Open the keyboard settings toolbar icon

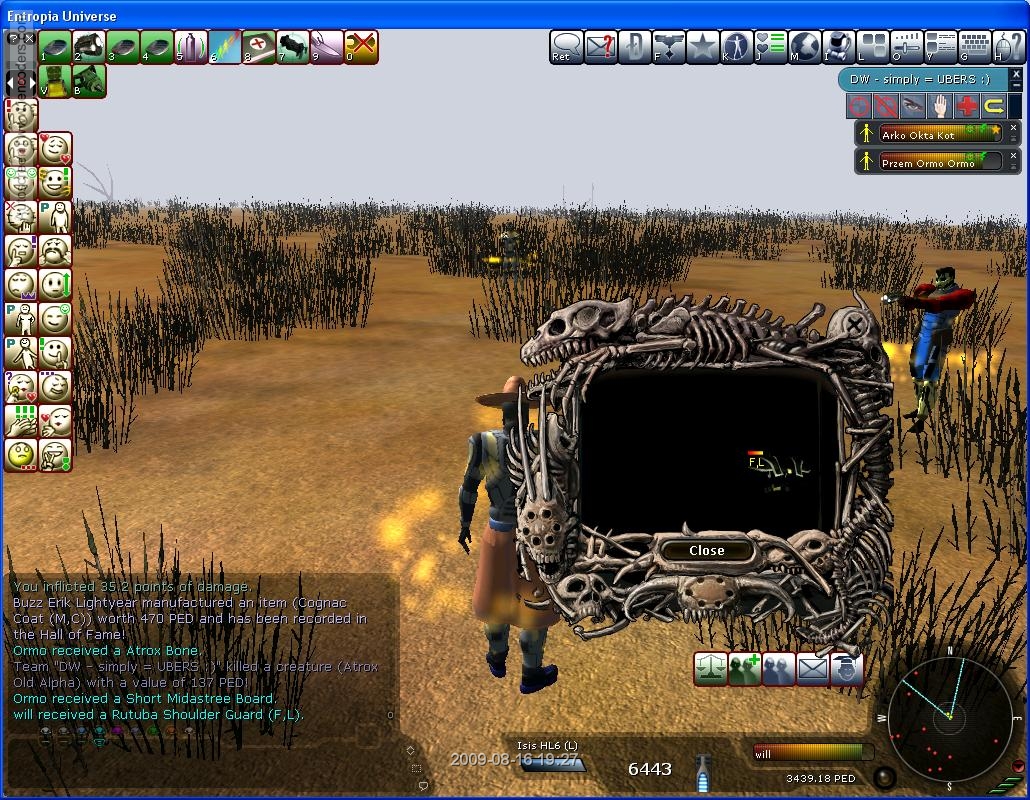(974, 46)
